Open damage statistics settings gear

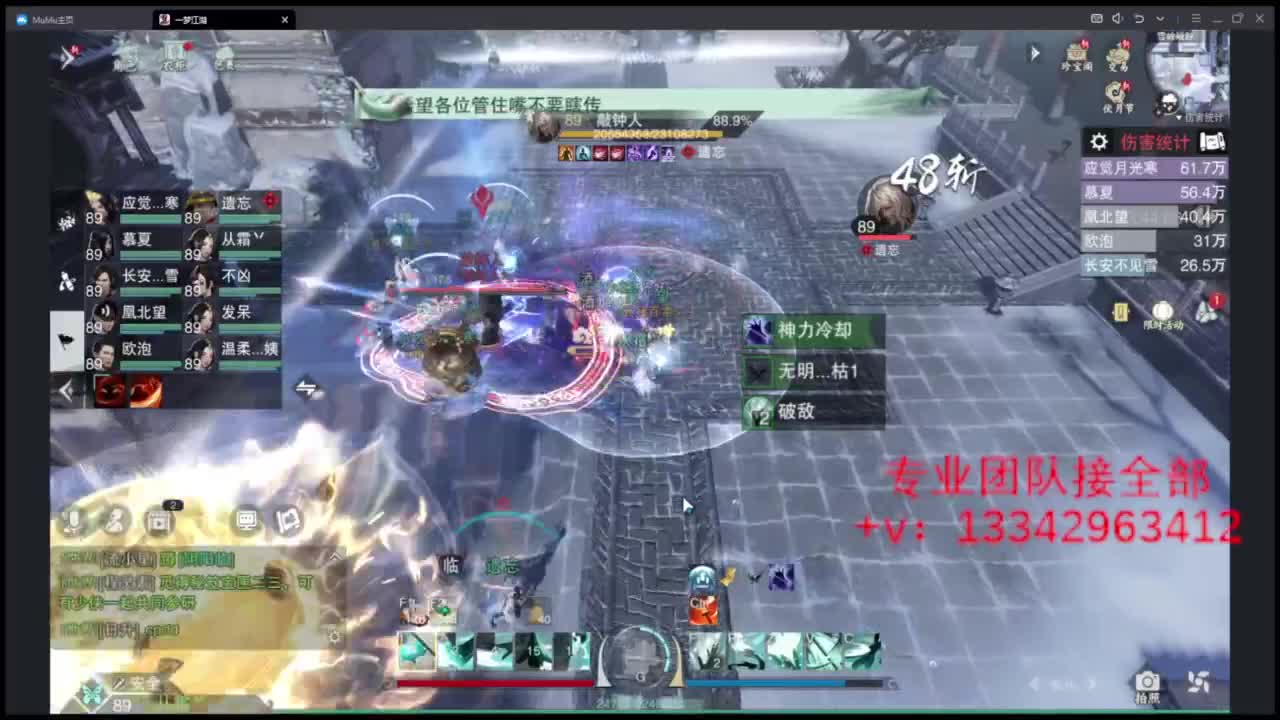point(1097,142)
